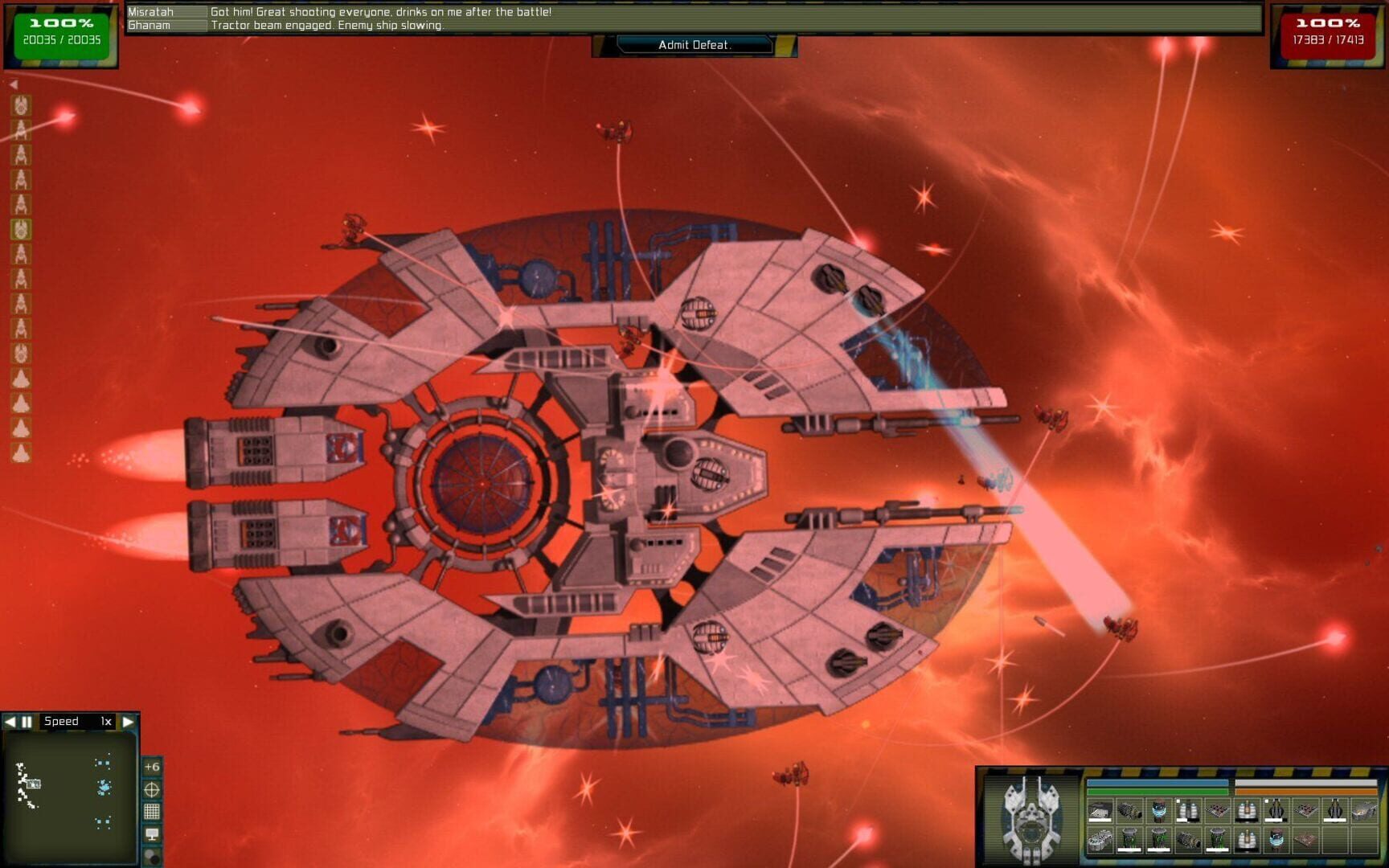The image size is (1389, 868).
Task: Inspect the shield generator module in ship panel
Action: [1159, 809]
